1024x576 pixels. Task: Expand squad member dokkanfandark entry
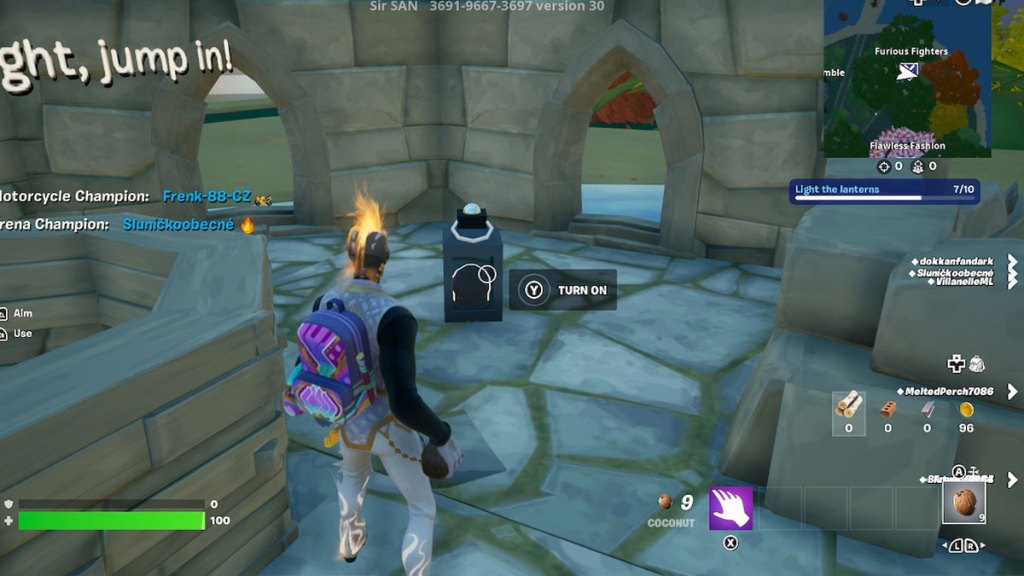click(1012, 264)
